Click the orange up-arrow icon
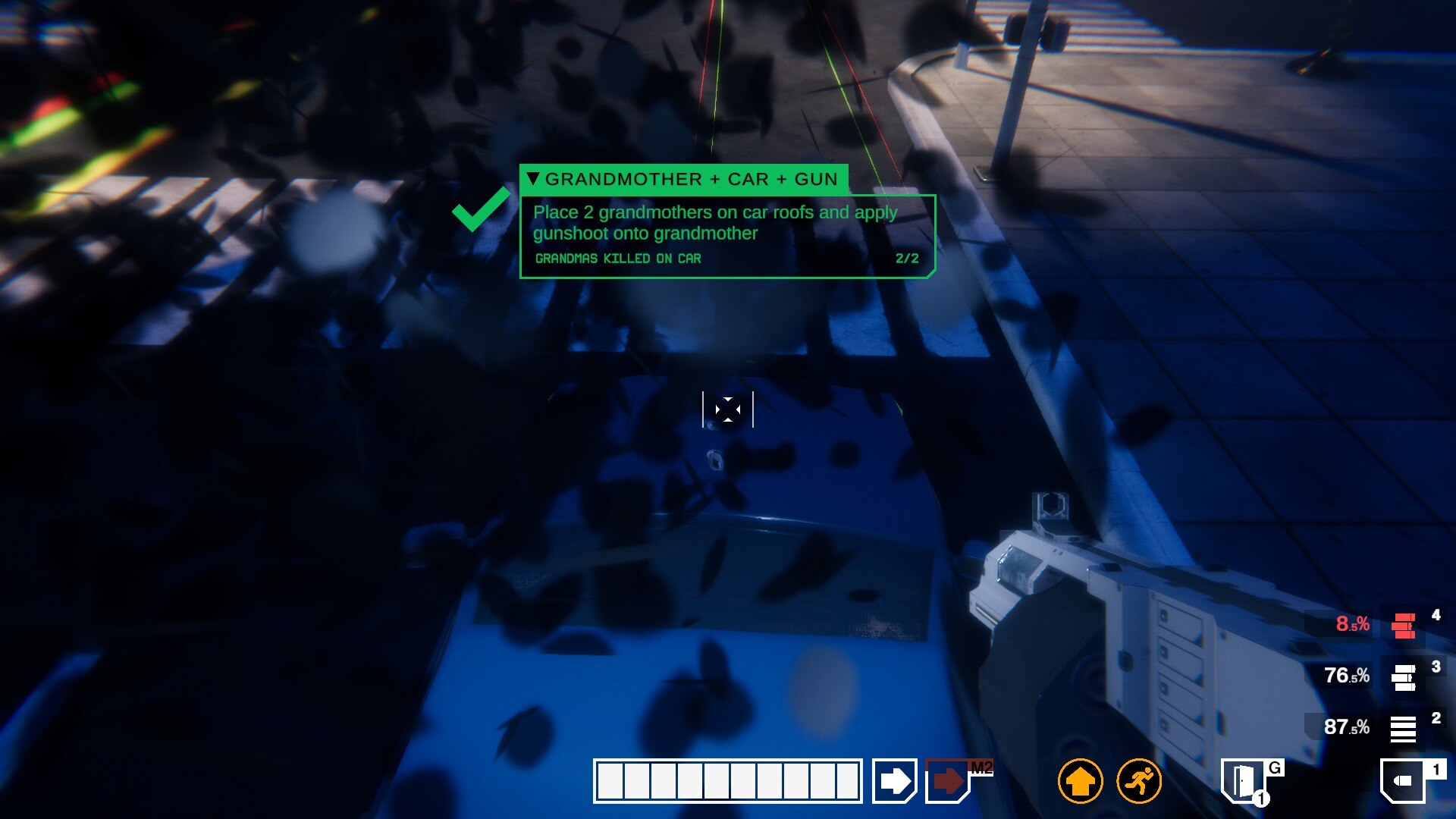The image size is (1456, 819). tap(1080, 780)
